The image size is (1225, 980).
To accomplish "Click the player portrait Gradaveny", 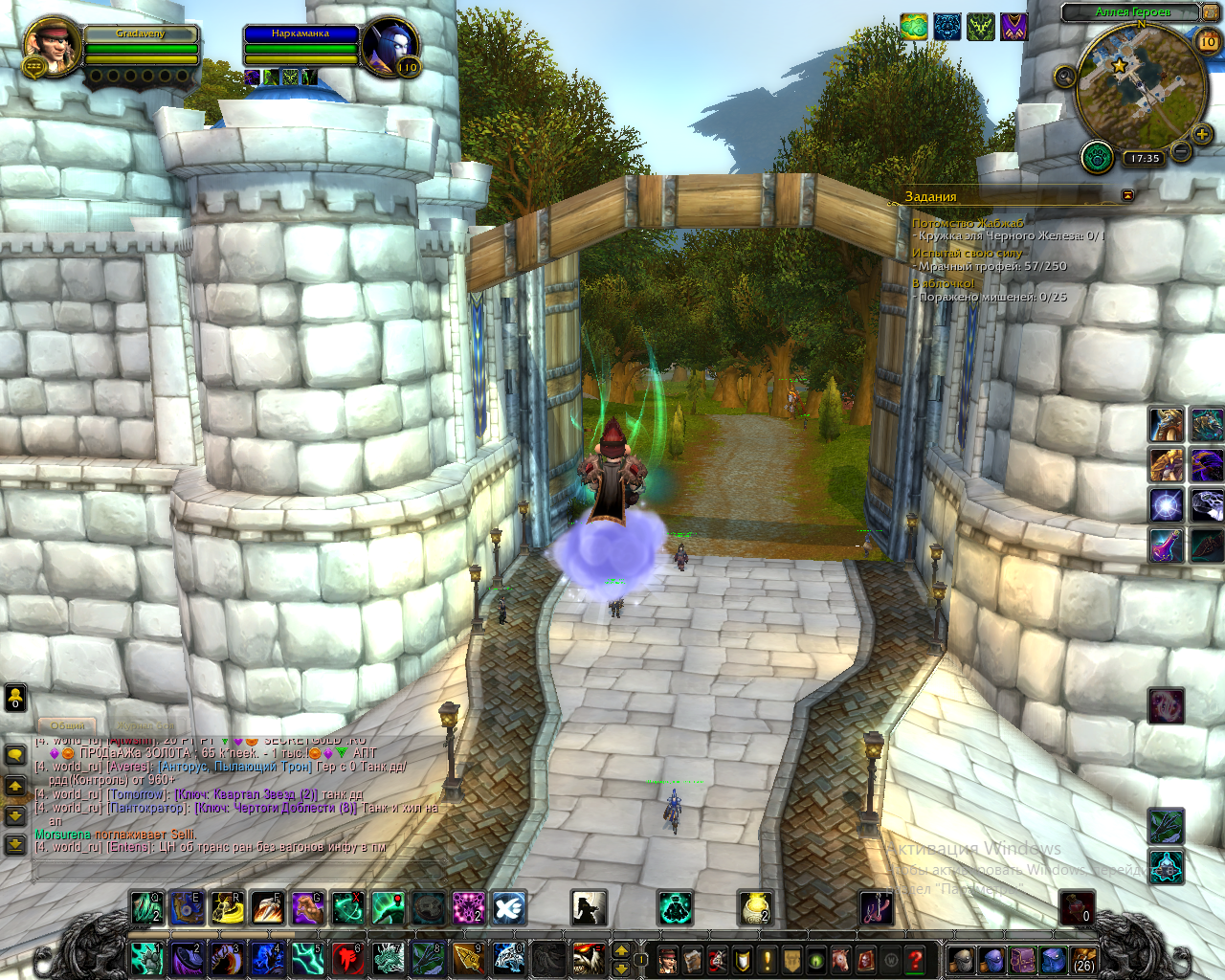I will click(52, 46).
